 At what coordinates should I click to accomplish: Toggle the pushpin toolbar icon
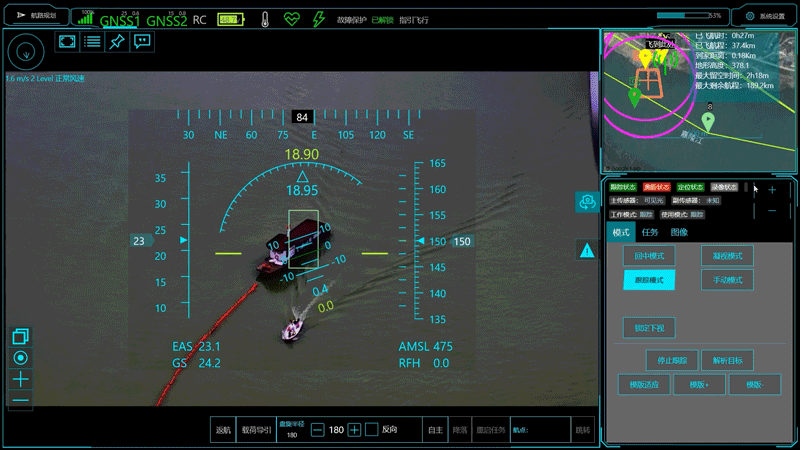(117, 41)
